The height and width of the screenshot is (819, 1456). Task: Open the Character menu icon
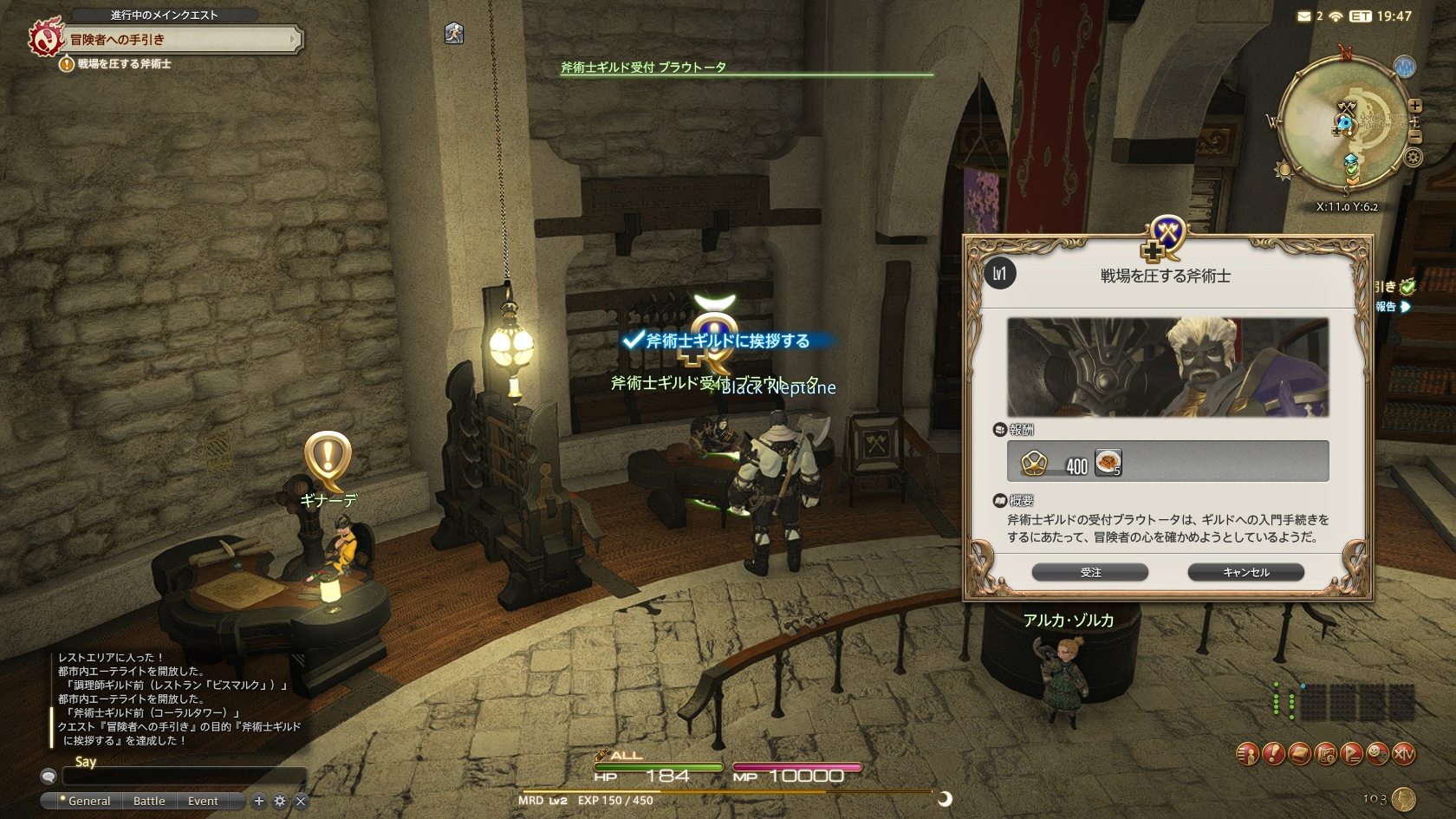(x=1247, y=754)
